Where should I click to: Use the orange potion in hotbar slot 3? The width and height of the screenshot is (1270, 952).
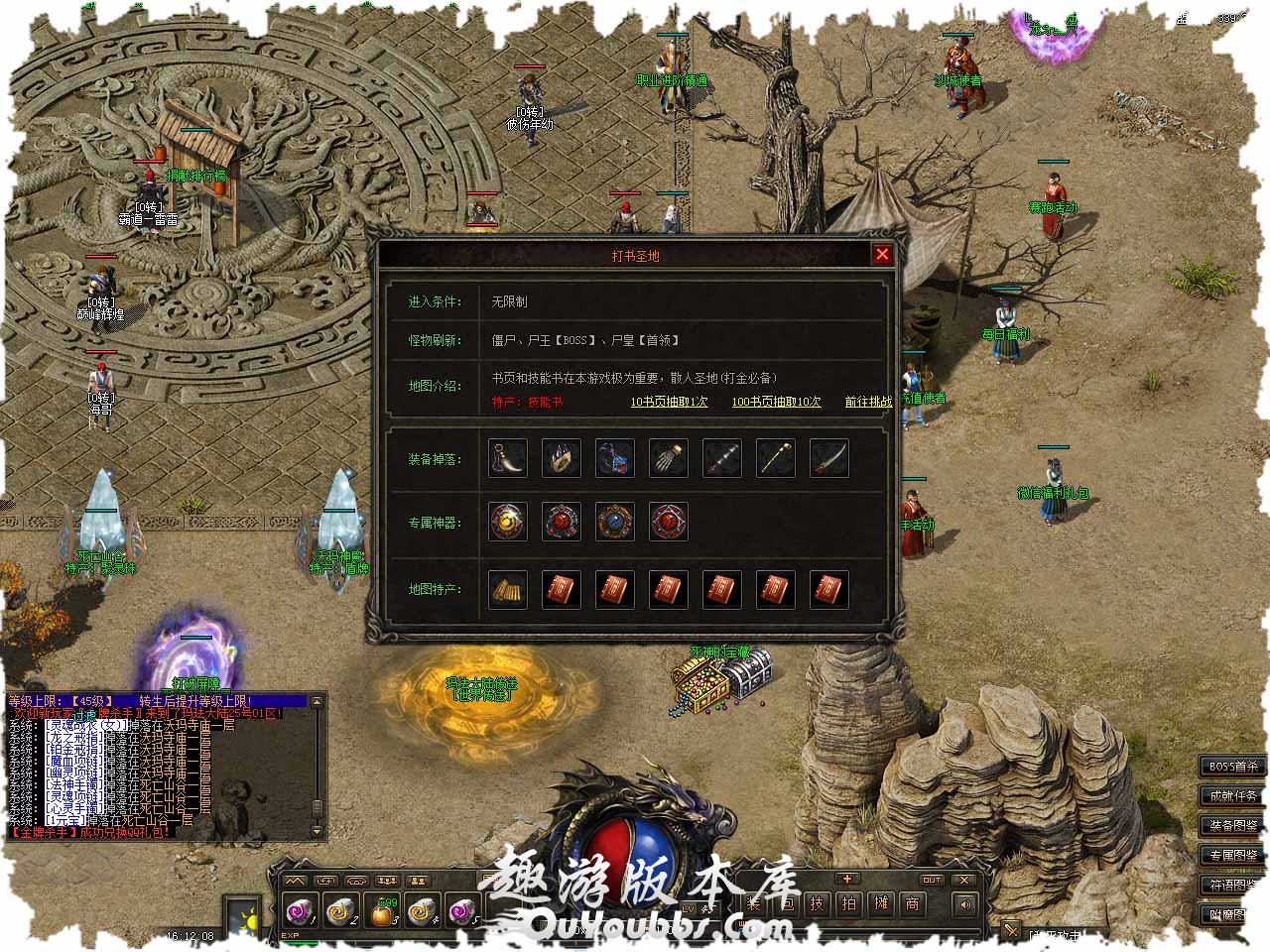[x=382, y=910]
